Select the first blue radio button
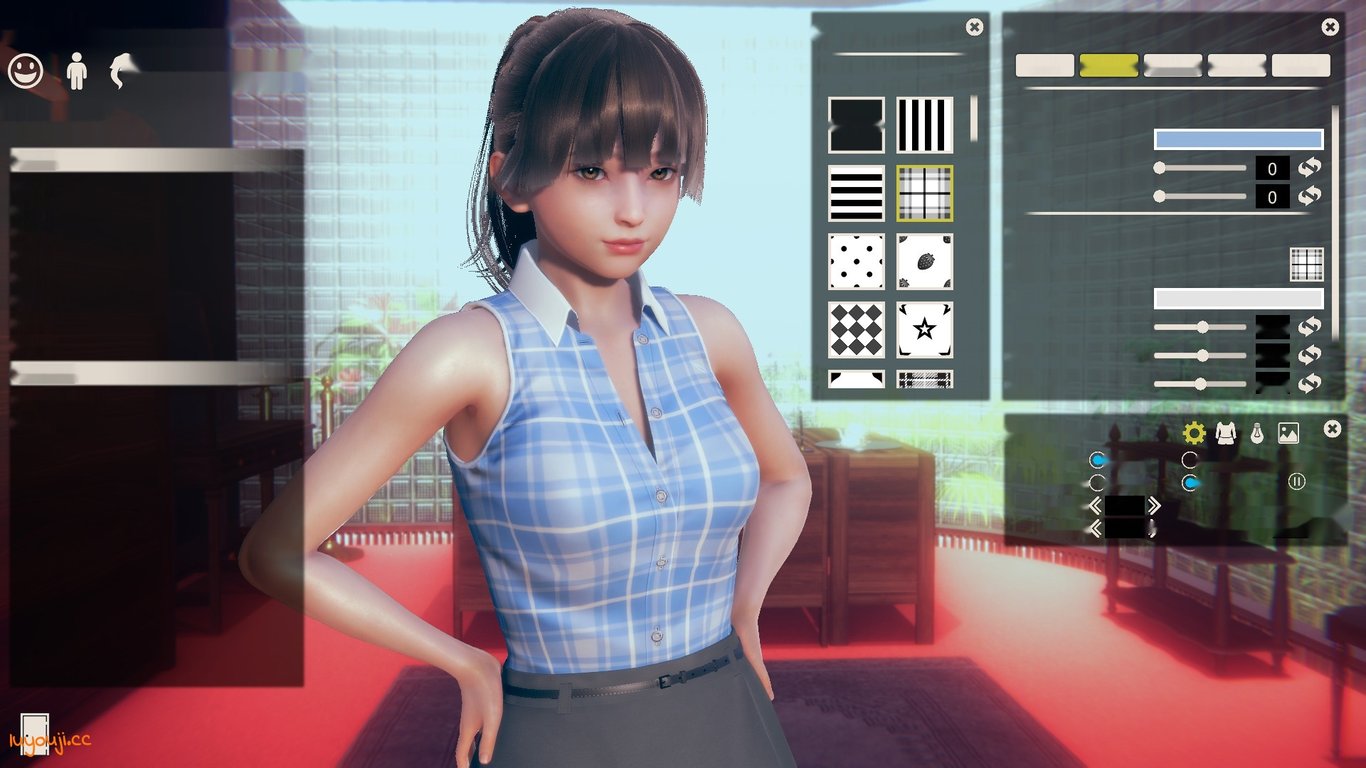 [x=1097, y=460]
